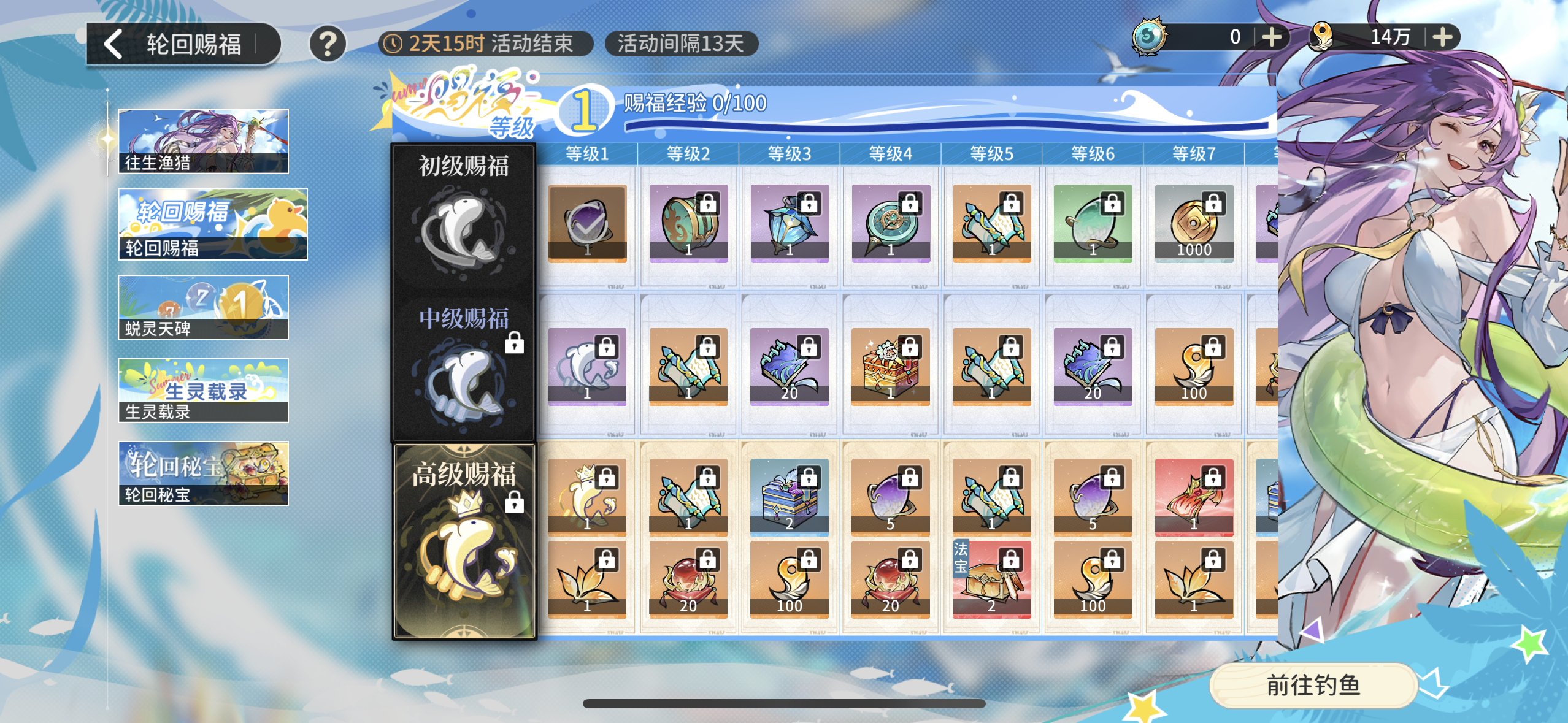Select the 轮回秘宝 treasure event entry
Viewport: 1568px width, 723px height.
(x=203, y=473)
